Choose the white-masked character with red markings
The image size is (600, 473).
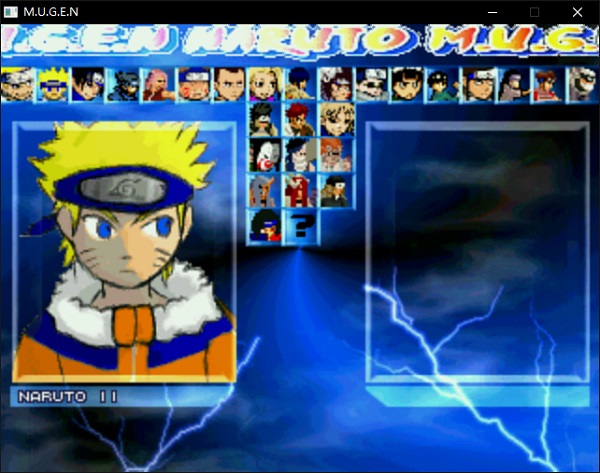[x=263, y=155]
